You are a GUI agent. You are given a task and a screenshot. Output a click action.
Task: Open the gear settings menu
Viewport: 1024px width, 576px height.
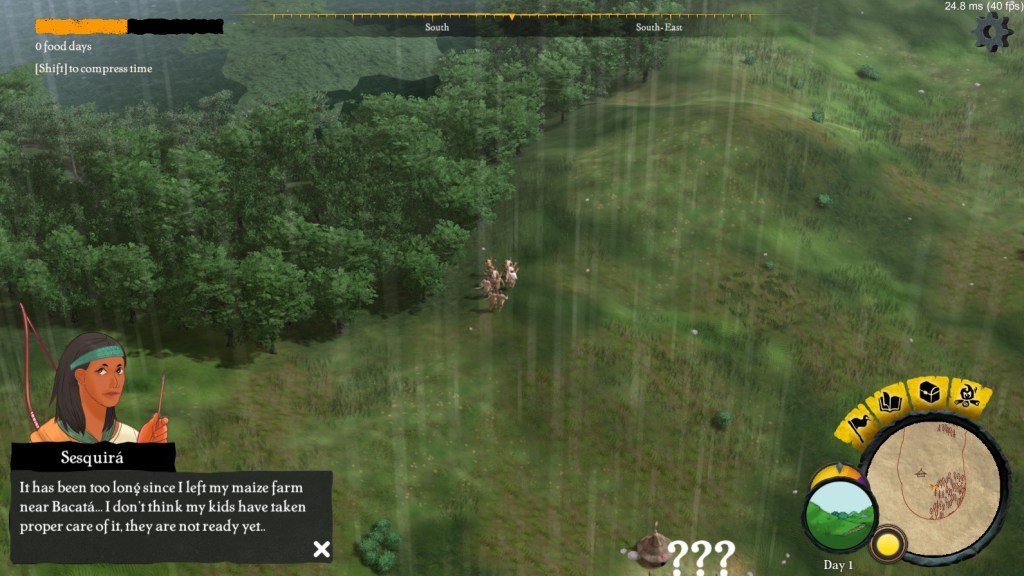992,32
